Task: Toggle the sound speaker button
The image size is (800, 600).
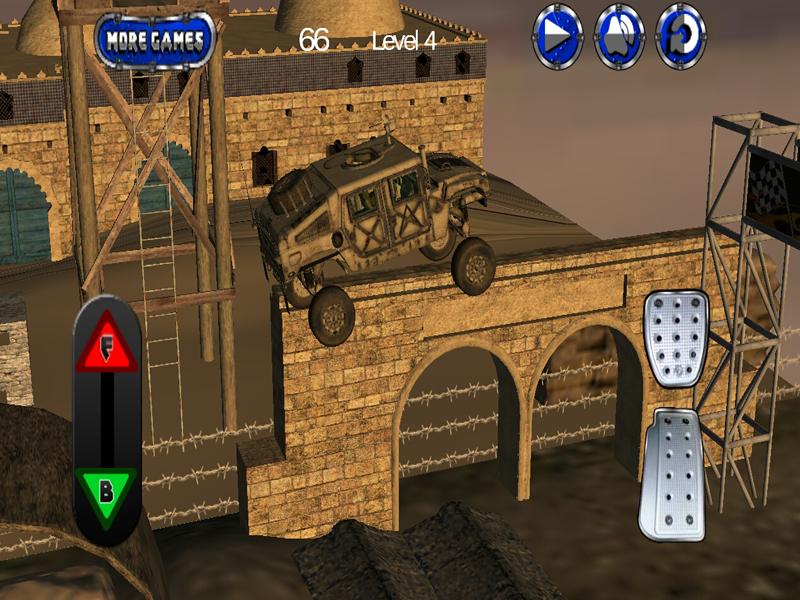Action: (x=619, y=37)
